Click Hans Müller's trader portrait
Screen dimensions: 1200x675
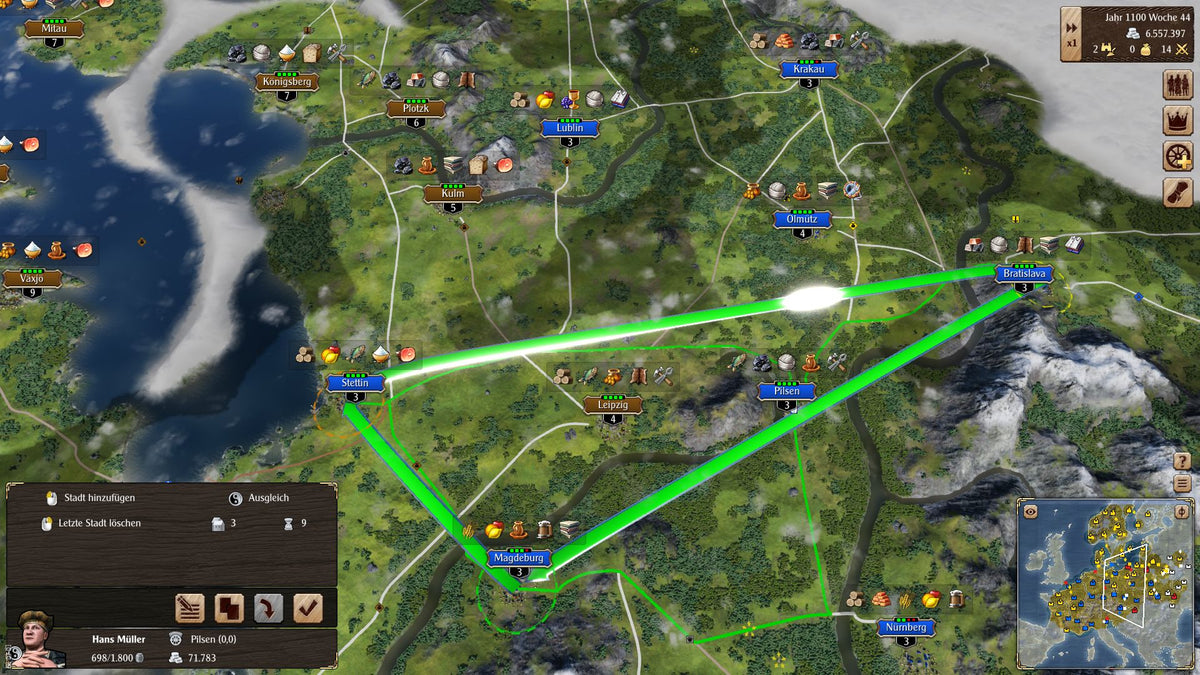point(32,640)
